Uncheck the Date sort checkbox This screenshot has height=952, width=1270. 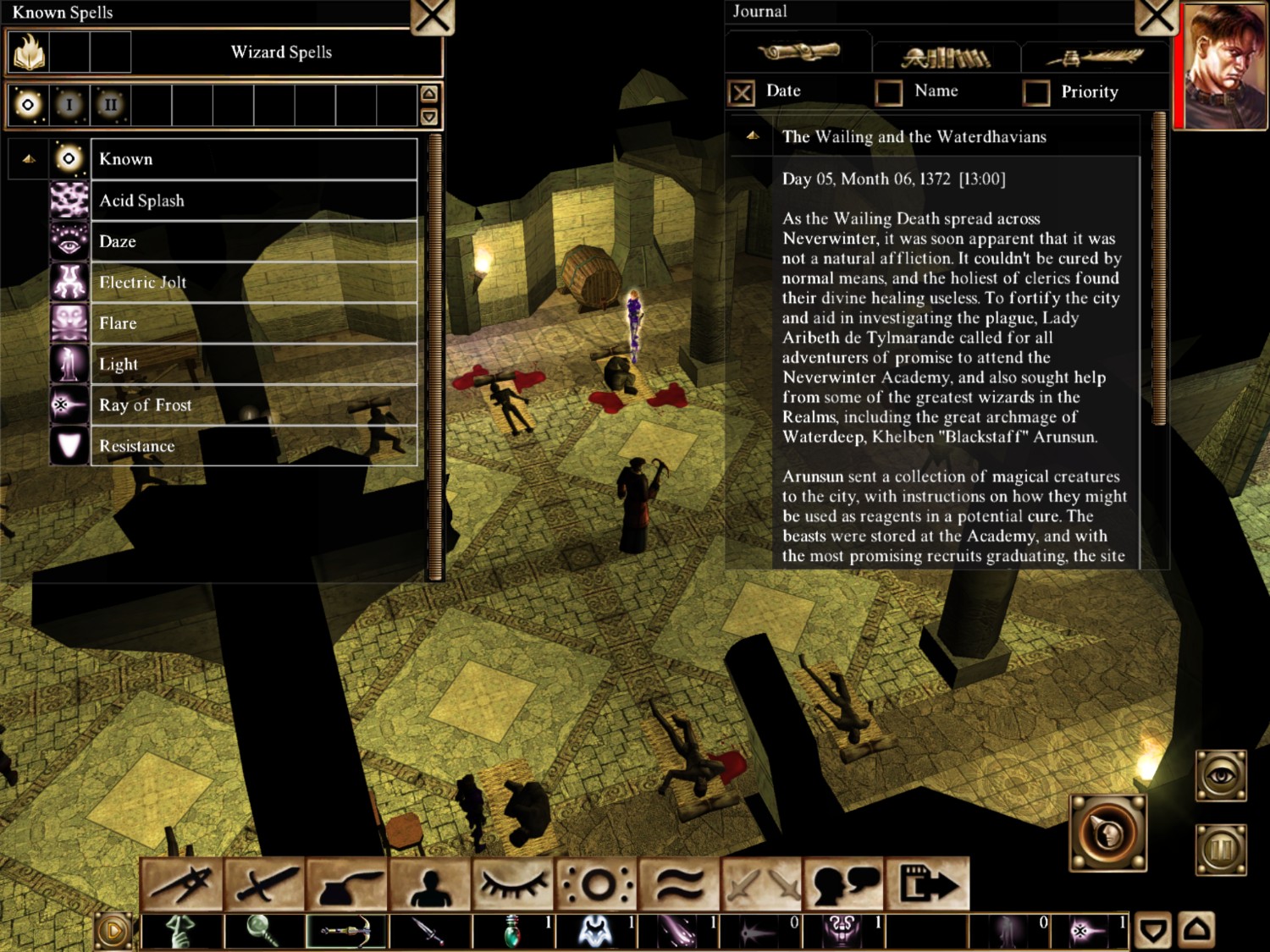pos(742,92)
